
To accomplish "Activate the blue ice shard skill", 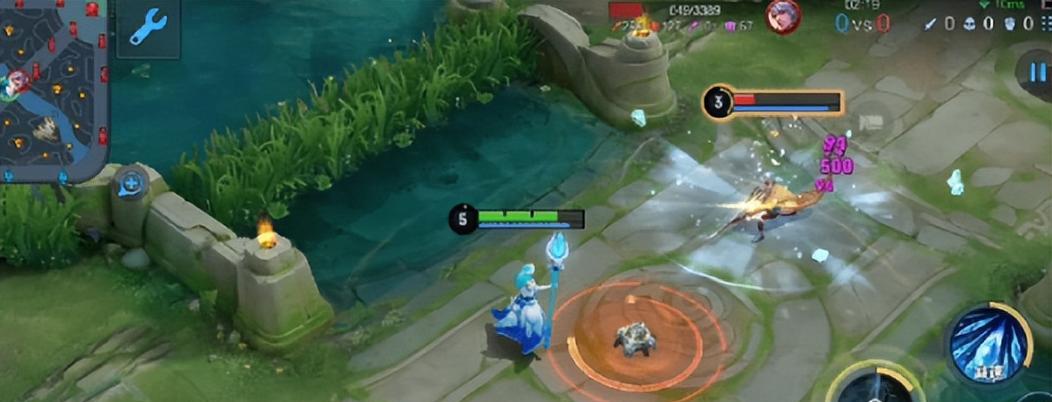I will click(988, 343).
